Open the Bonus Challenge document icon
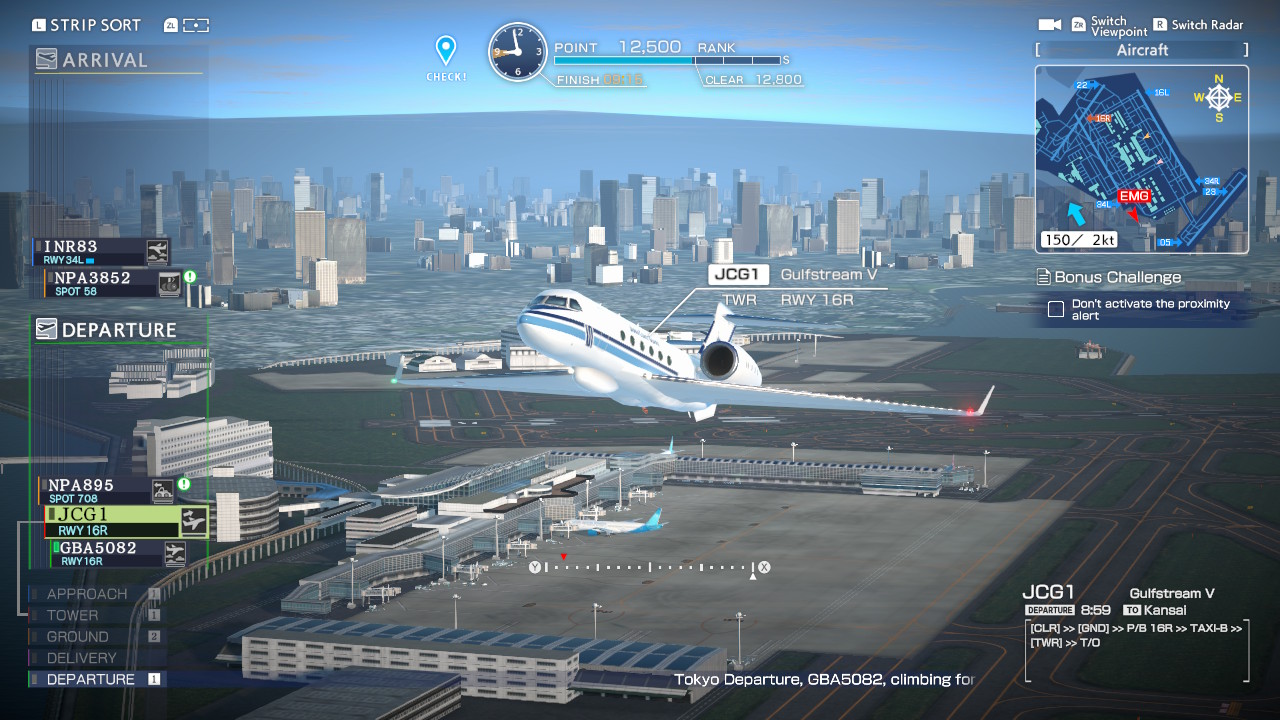This screenshot has height=720, width=1280. [1044, 277]
